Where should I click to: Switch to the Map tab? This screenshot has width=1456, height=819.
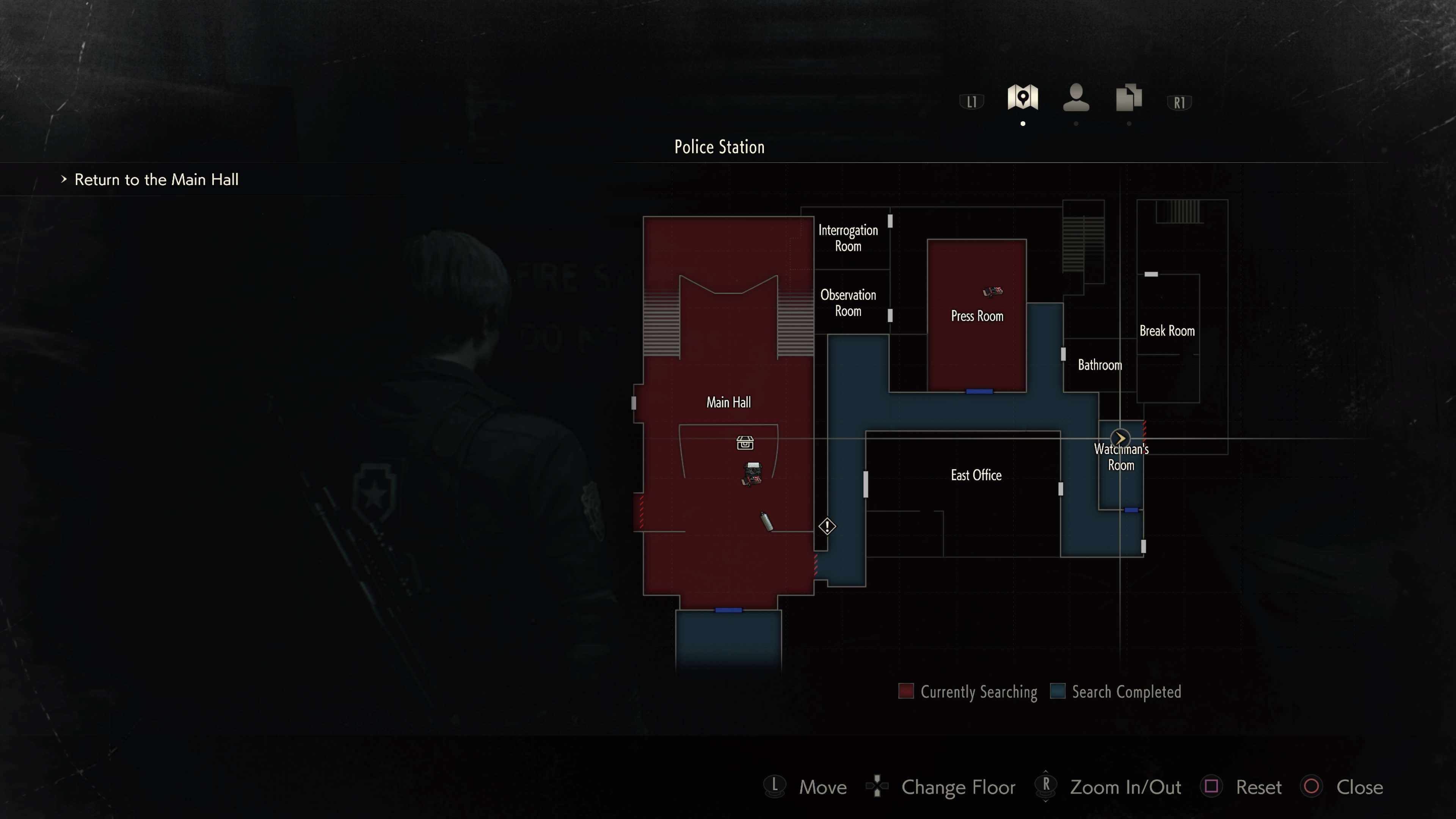pyautogui.click(x=1023, y=98)
